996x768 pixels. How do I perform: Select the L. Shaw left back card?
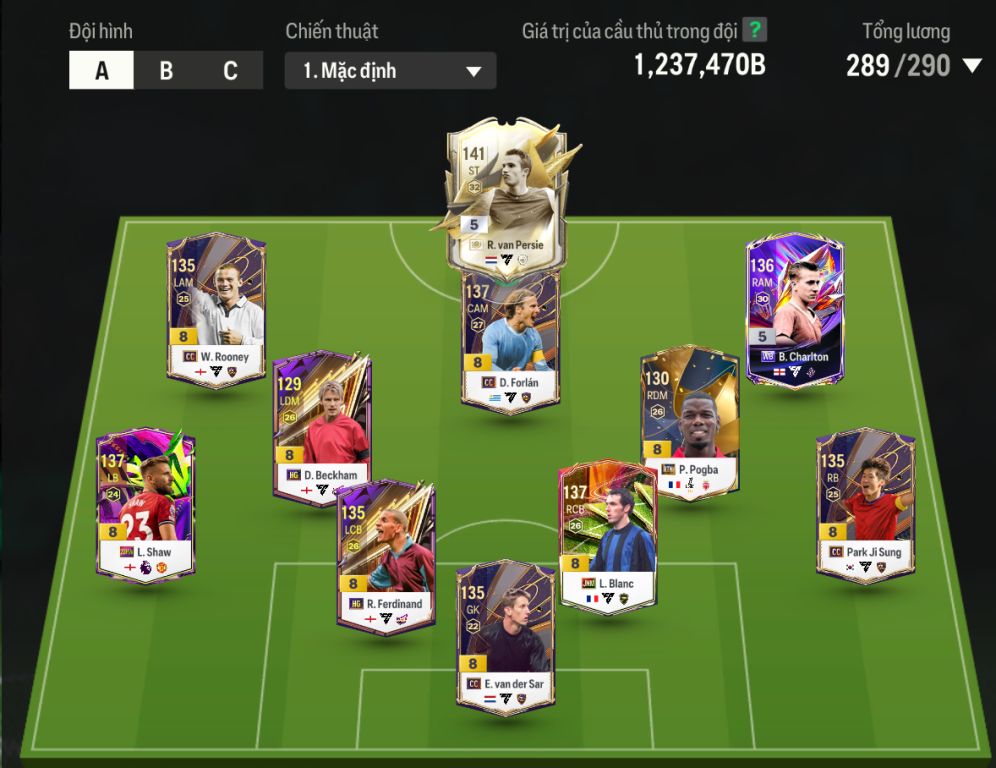tap(146, 505)
